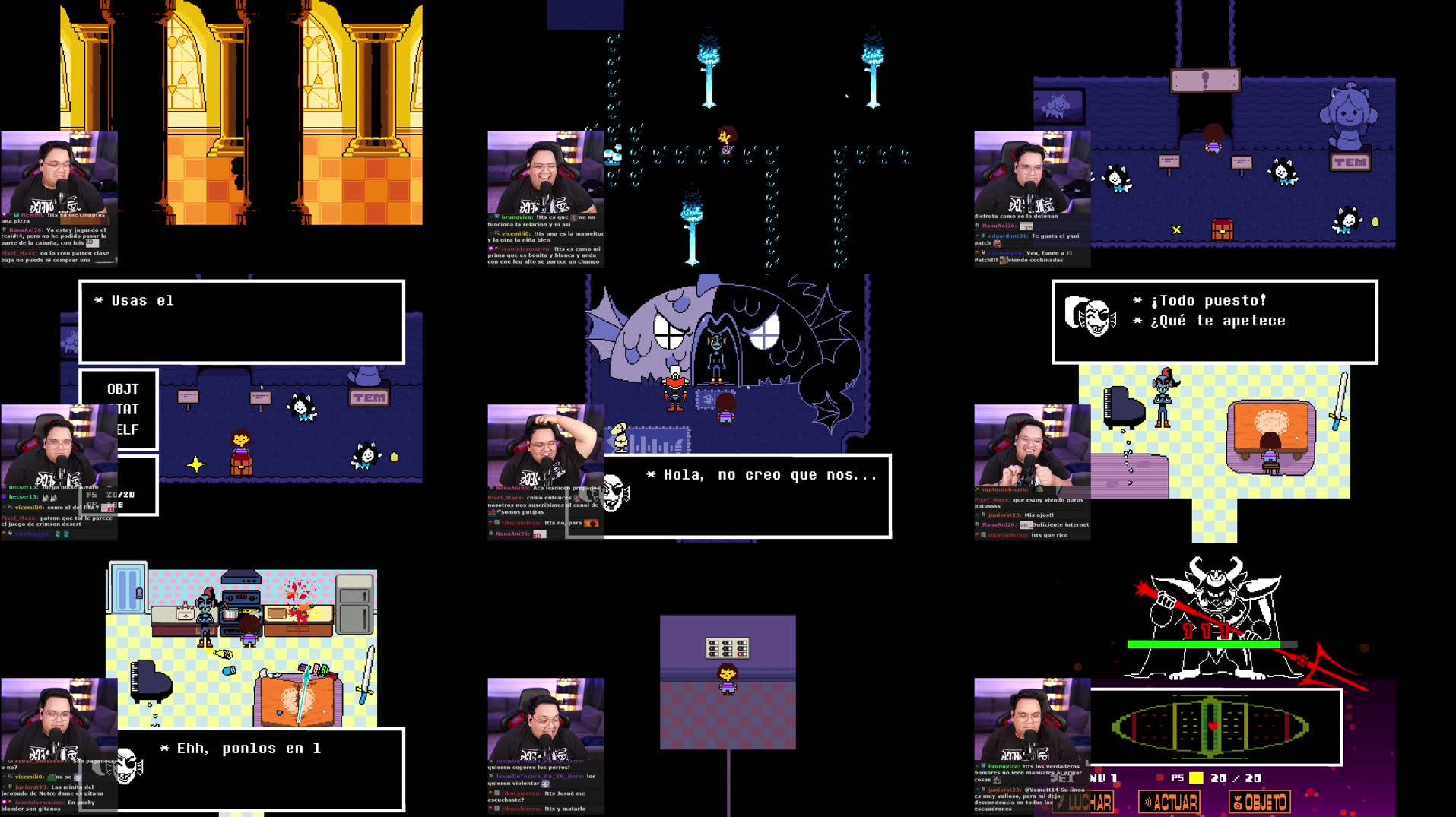Choose the ELF option in the game menu
The image size is (1456, 817).
click(x=126, y=429)
